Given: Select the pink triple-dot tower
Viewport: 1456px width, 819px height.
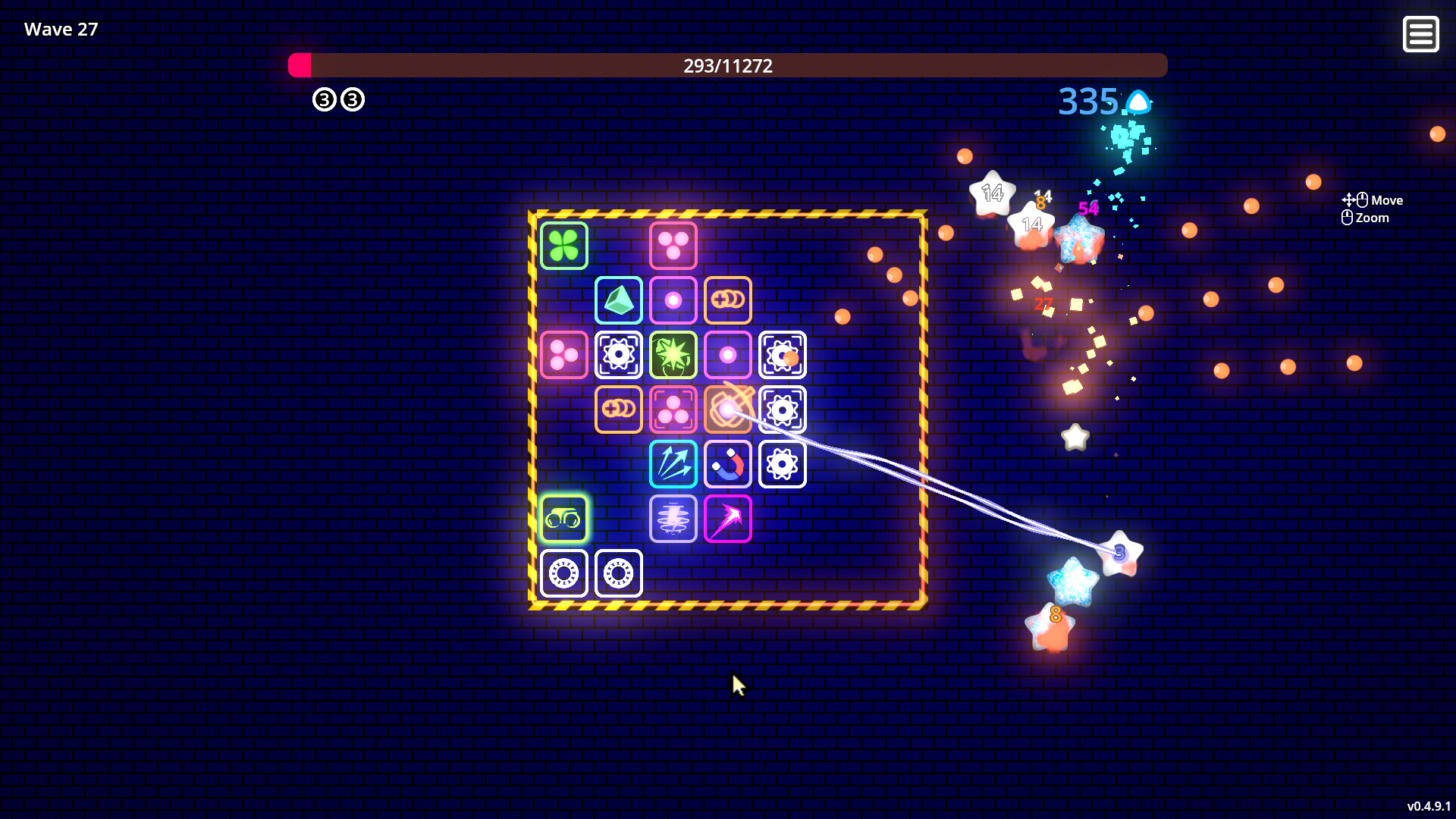Looking at the screenshot, I should tap(673, 245).
